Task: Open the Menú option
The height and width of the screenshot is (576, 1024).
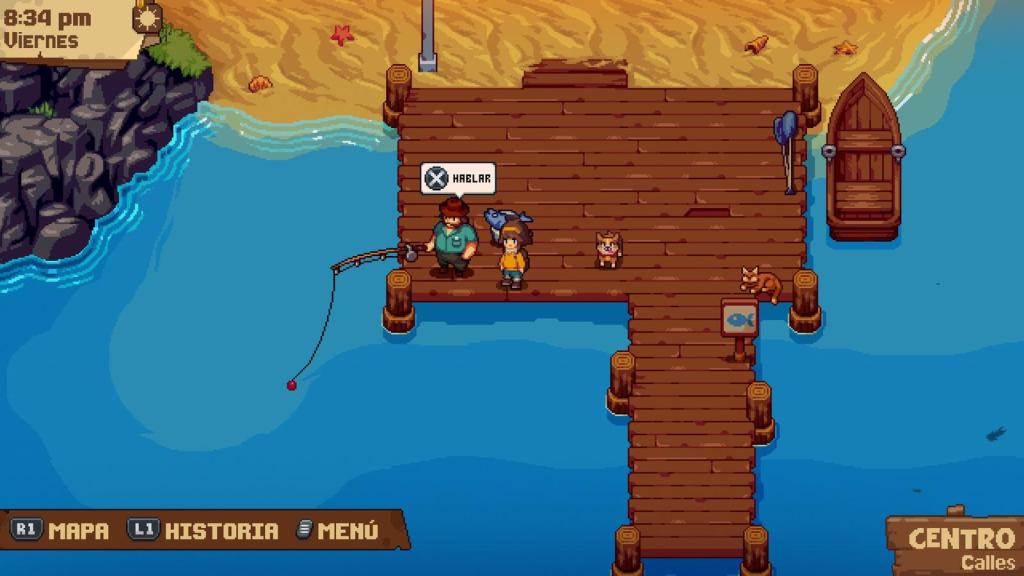Action: tap(338, 531)
